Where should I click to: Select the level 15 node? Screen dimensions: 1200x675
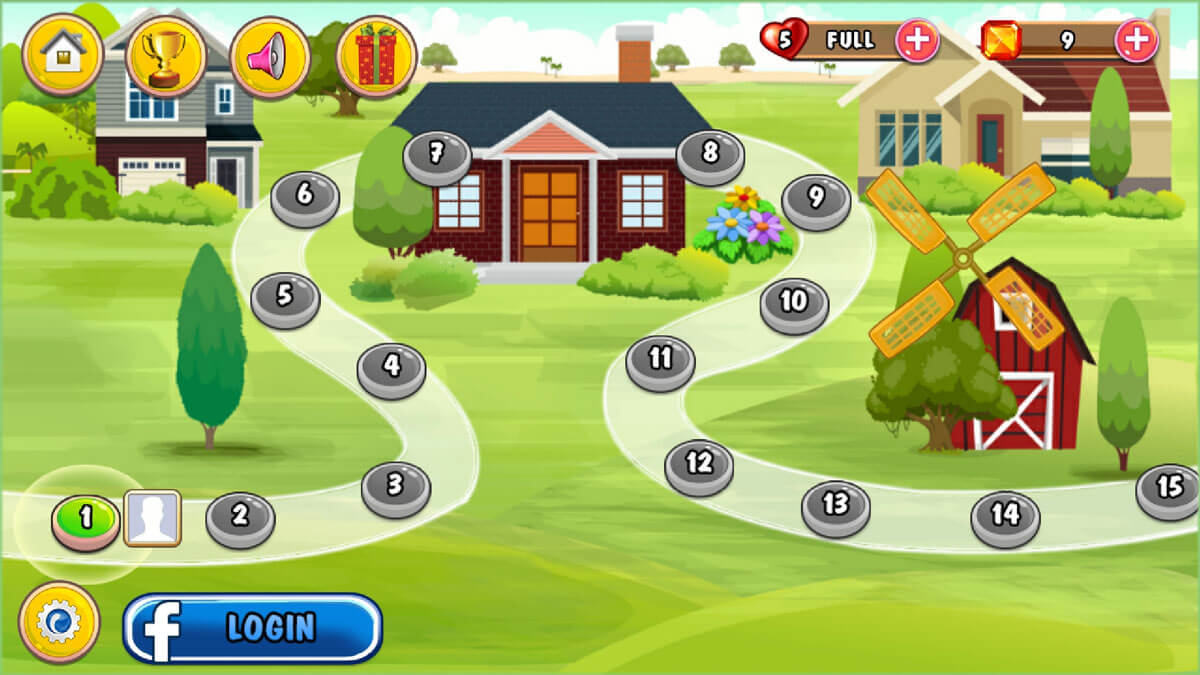(1169, 489)
